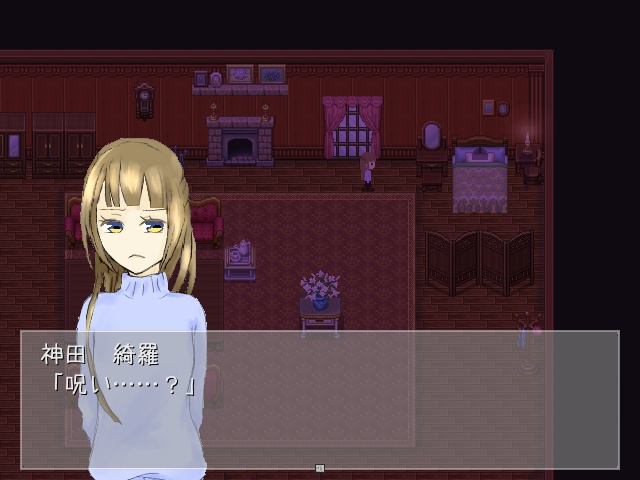Click the dialogue continue arrow indicator
The height and width of the screenshot is (480, 640).
point(320,467)
